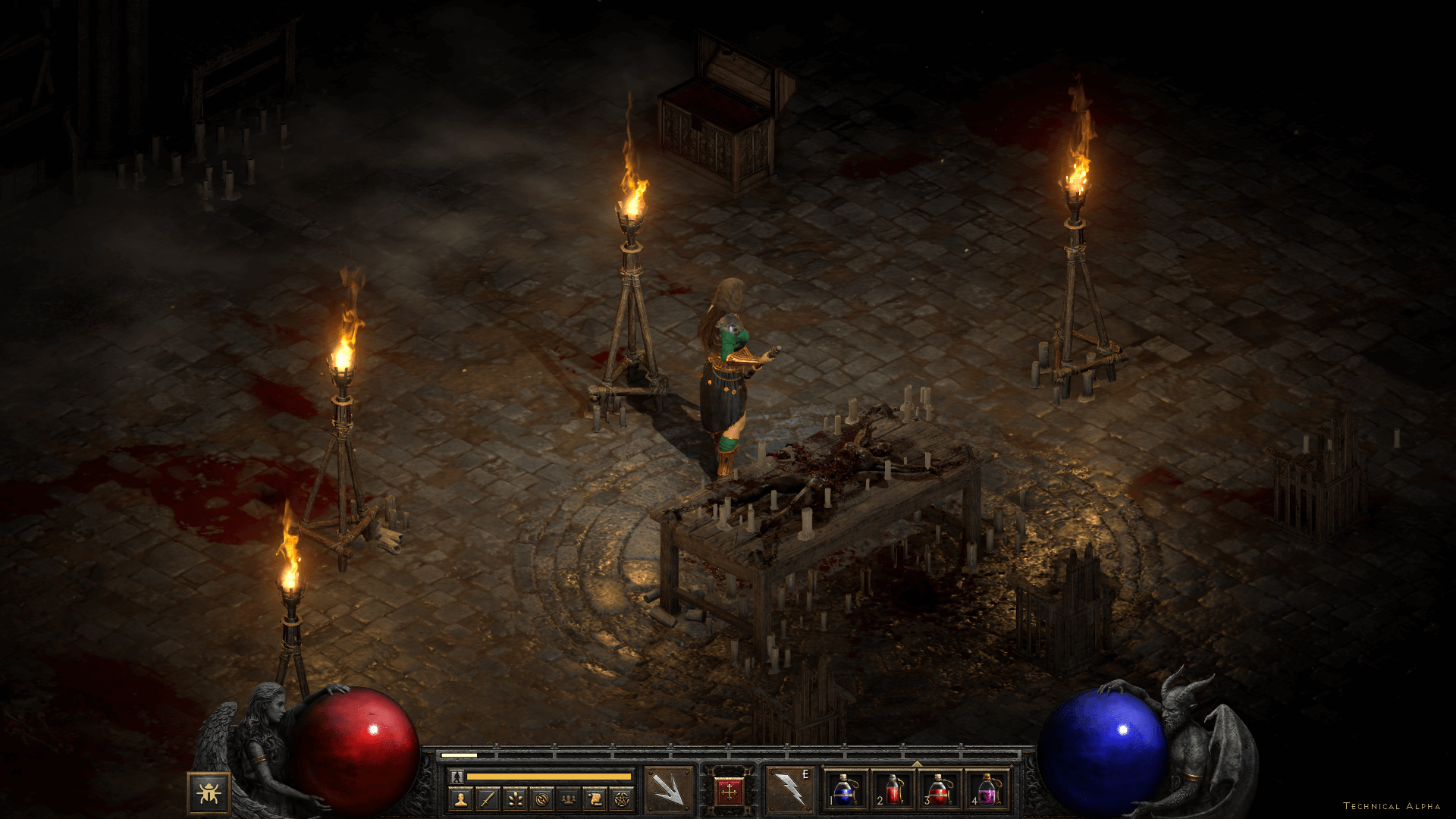Open the quest log scroll button
This screenshot has height=819, width=1456.
pyautogui.click(x=595, y=799)
